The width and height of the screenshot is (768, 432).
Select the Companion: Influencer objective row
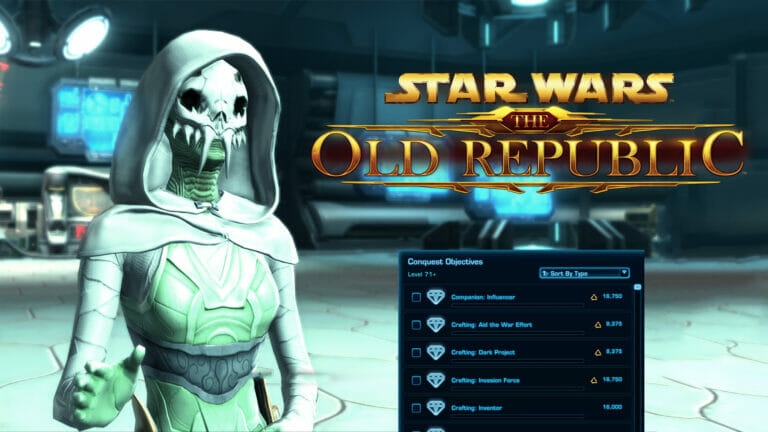(x=479, y=297)
